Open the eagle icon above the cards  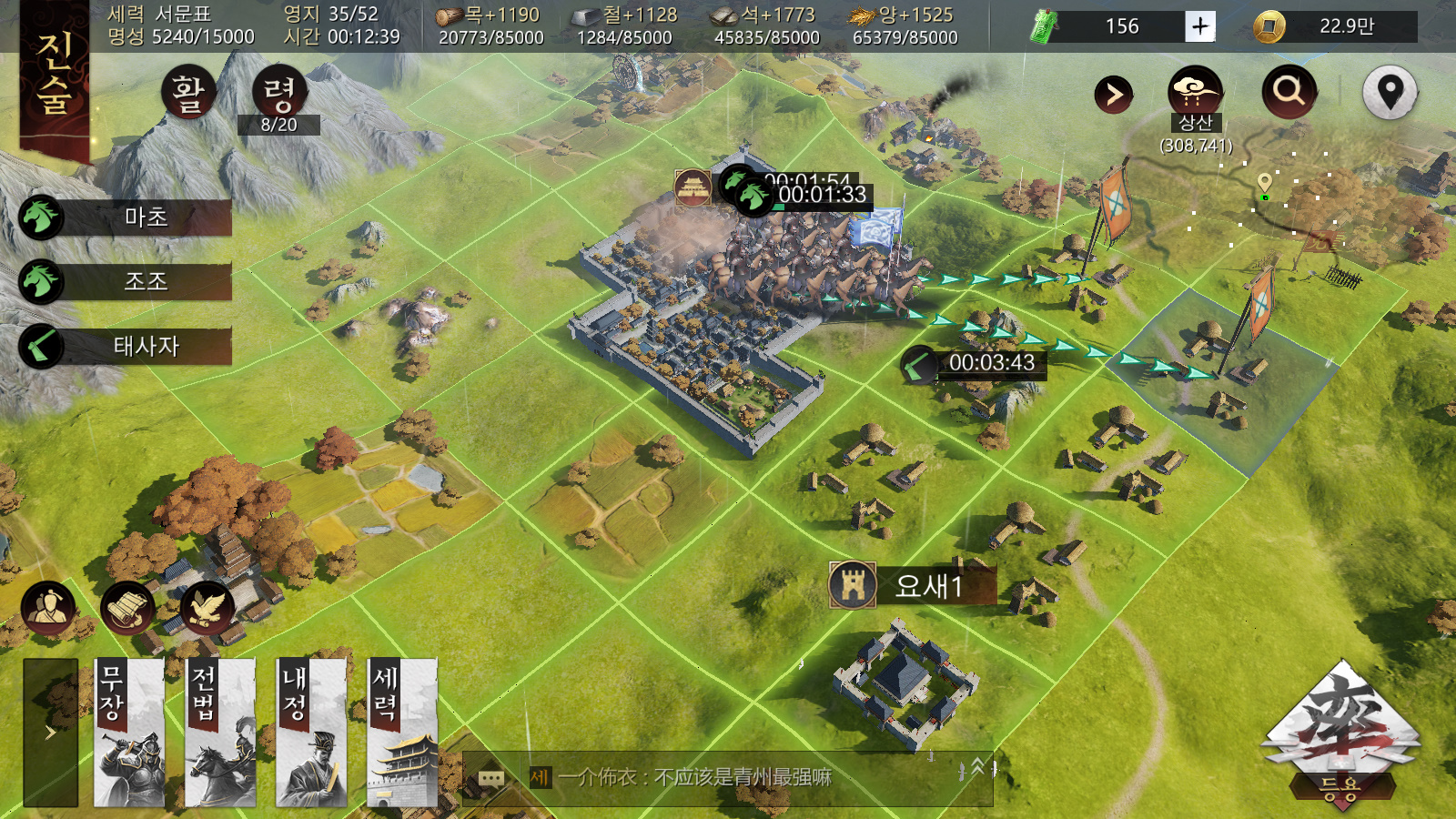(207, 608)
